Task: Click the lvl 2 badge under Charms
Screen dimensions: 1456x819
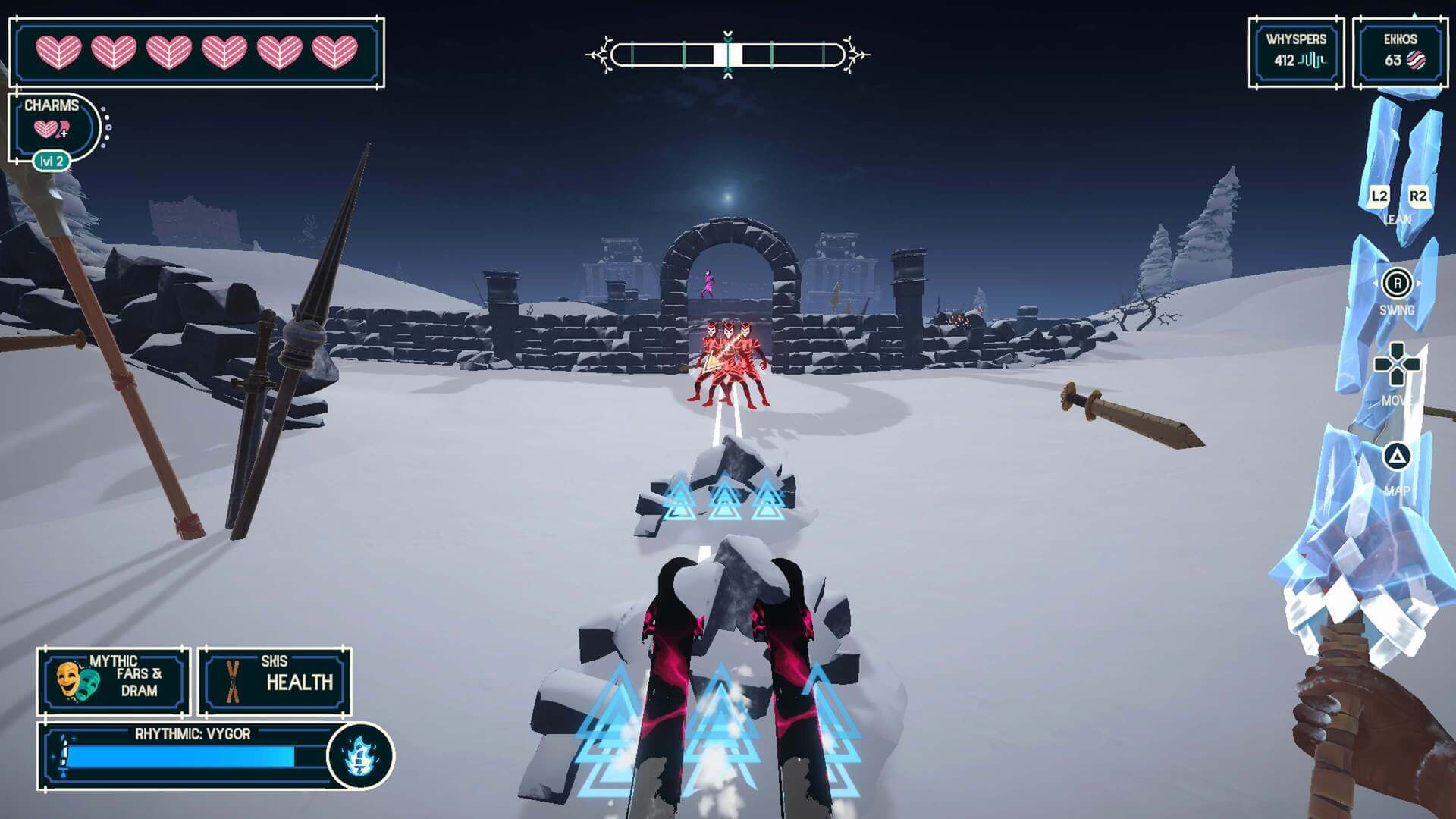Action: coord(53,161)
